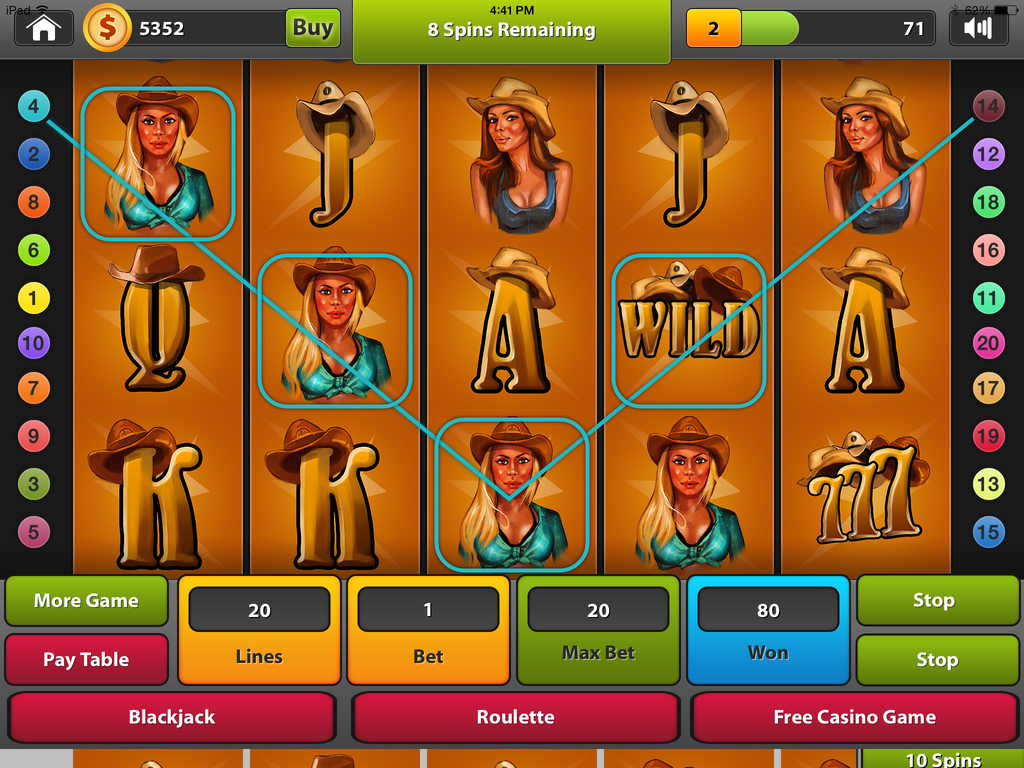Switch to the Blackjack game

pyautogui.click(x=171, y=717)
